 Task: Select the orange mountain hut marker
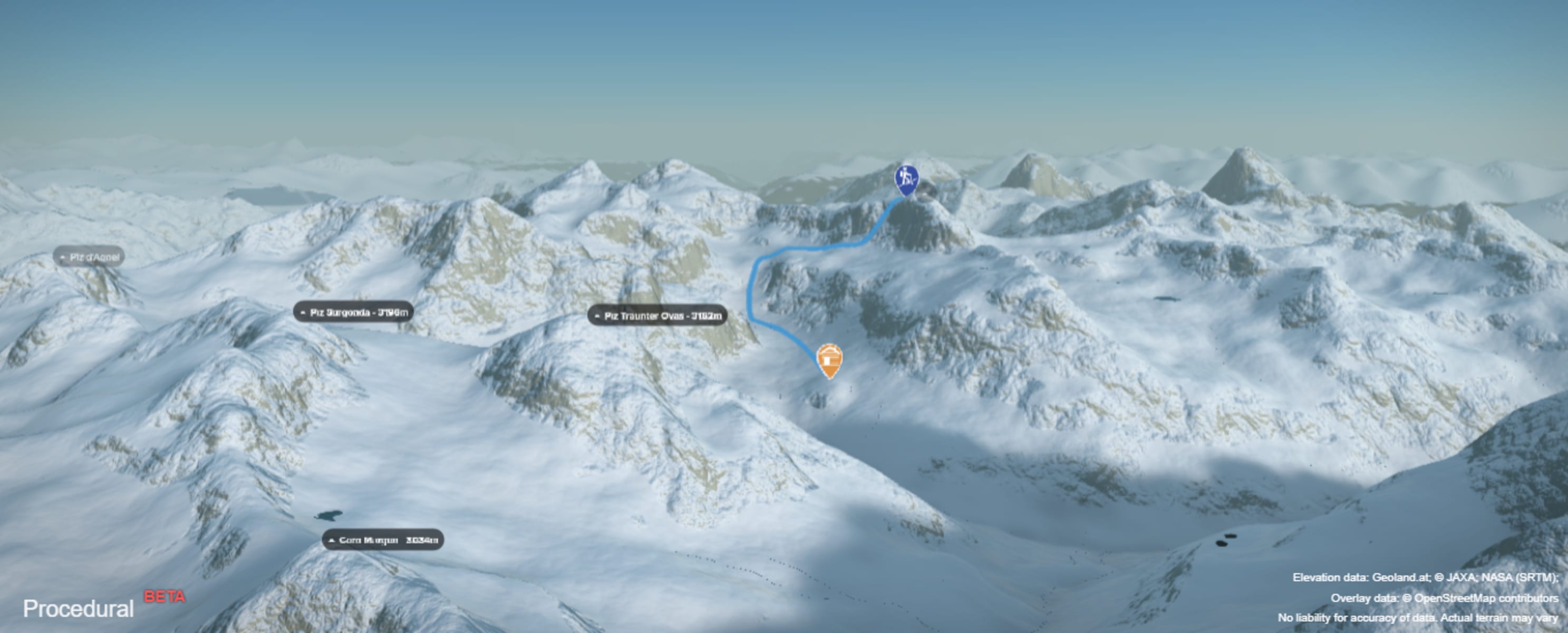829,359
